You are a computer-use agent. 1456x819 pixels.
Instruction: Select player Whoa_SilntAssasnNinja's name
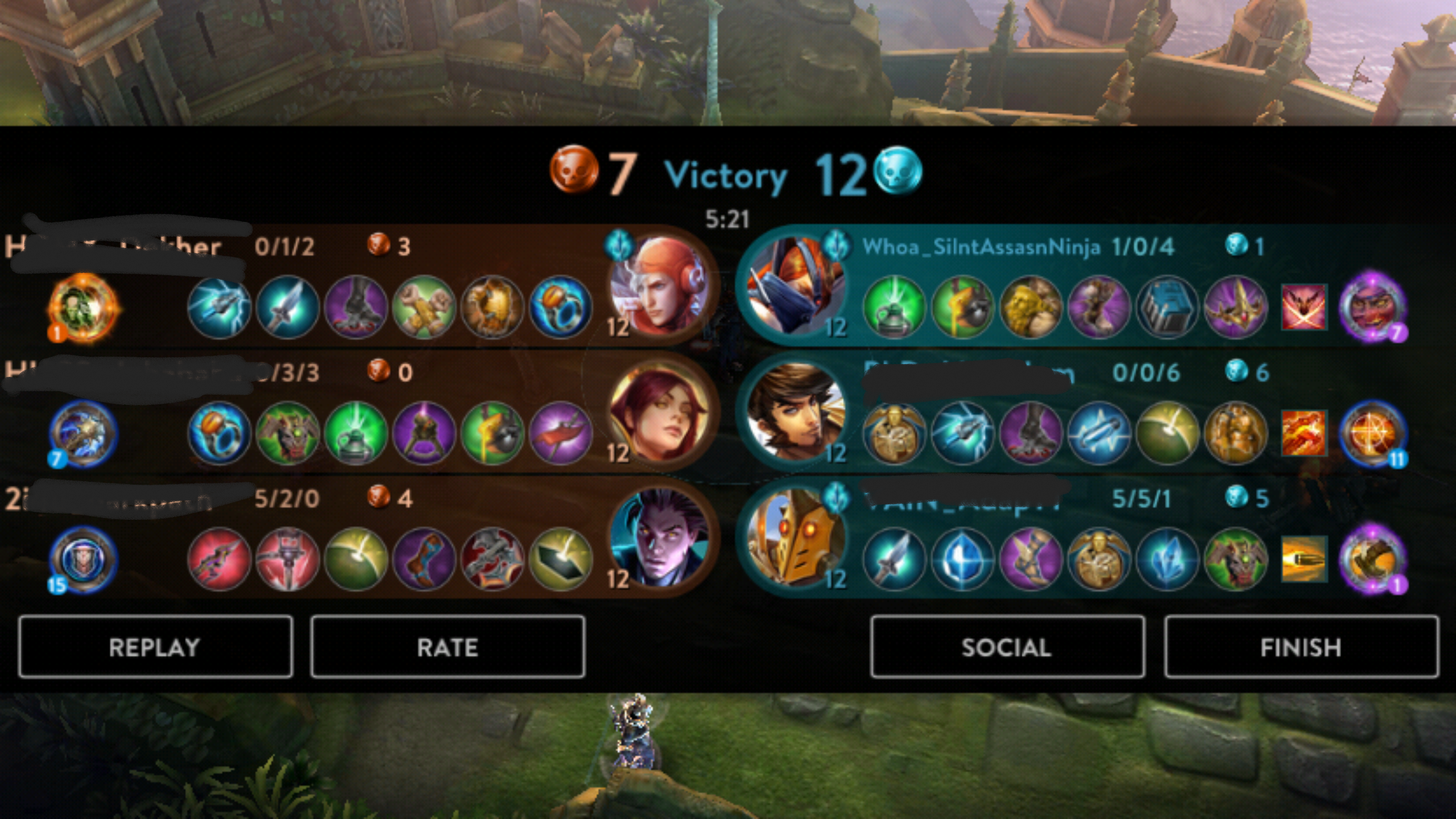981,247
